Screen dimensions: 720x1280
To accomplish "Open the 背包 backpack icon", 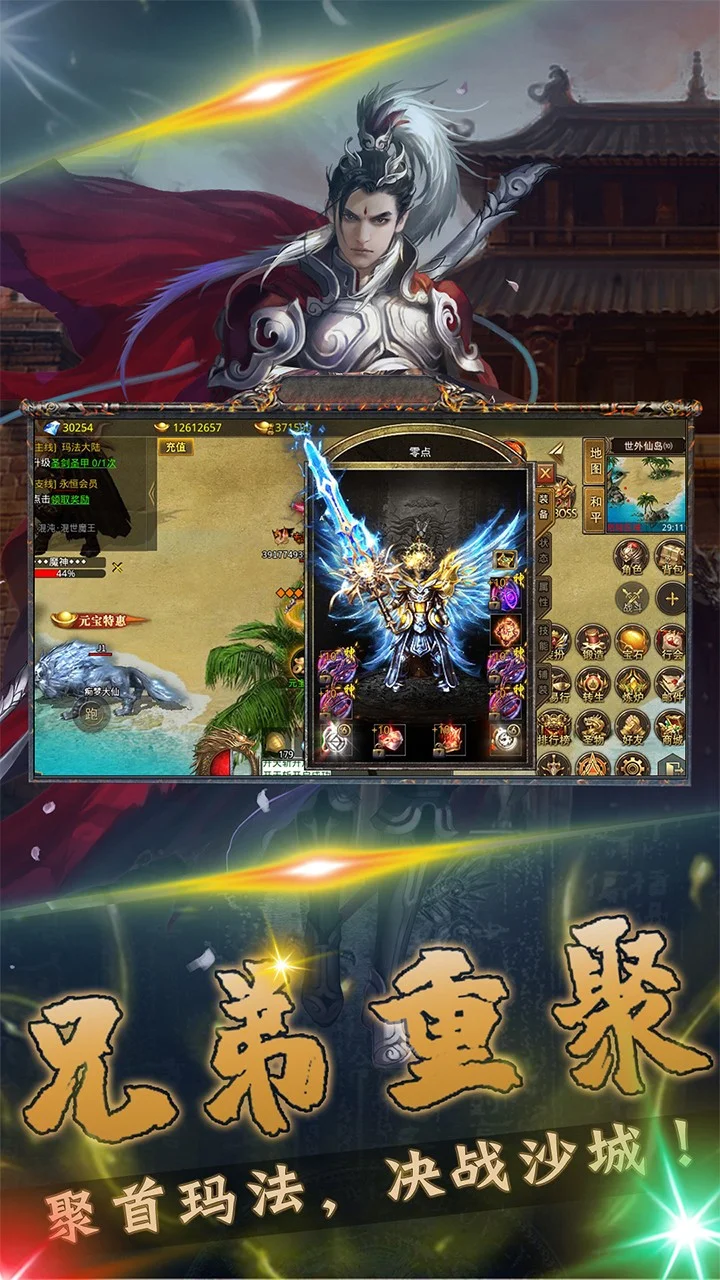I will point(670,556).
